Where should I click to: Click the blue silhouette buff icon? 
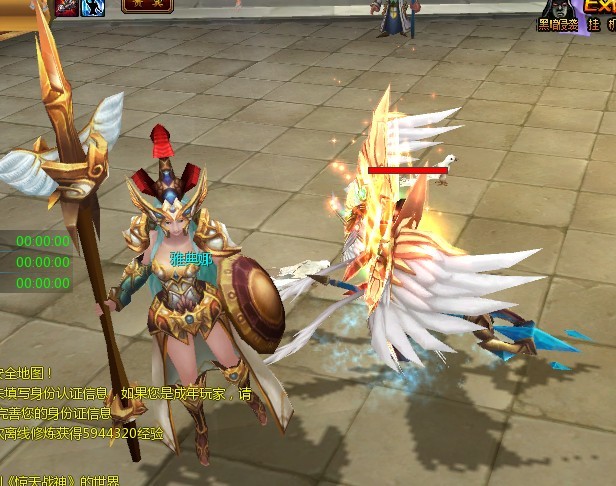click(x=94, y=7)
